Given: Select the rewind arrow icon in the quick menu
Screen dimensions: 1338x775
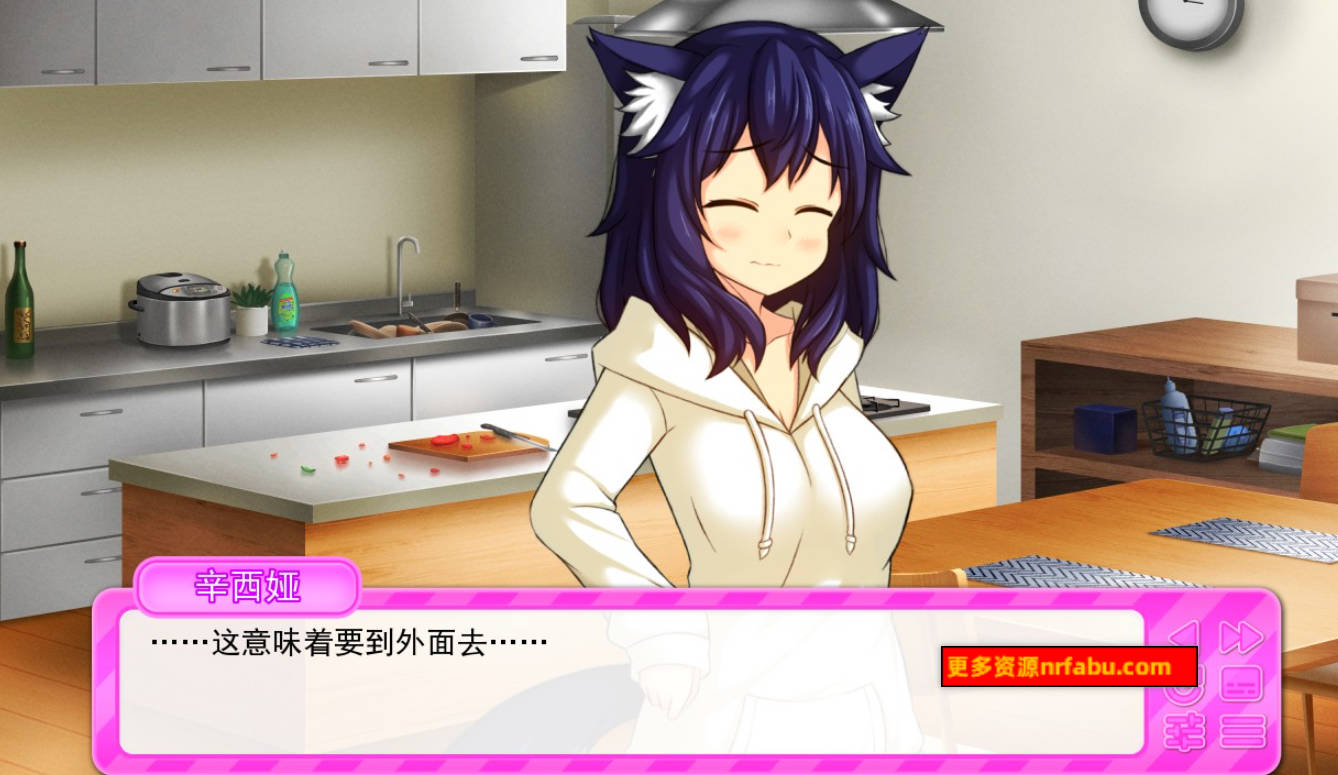Looking at the screenshot, I should [1185, 634].
